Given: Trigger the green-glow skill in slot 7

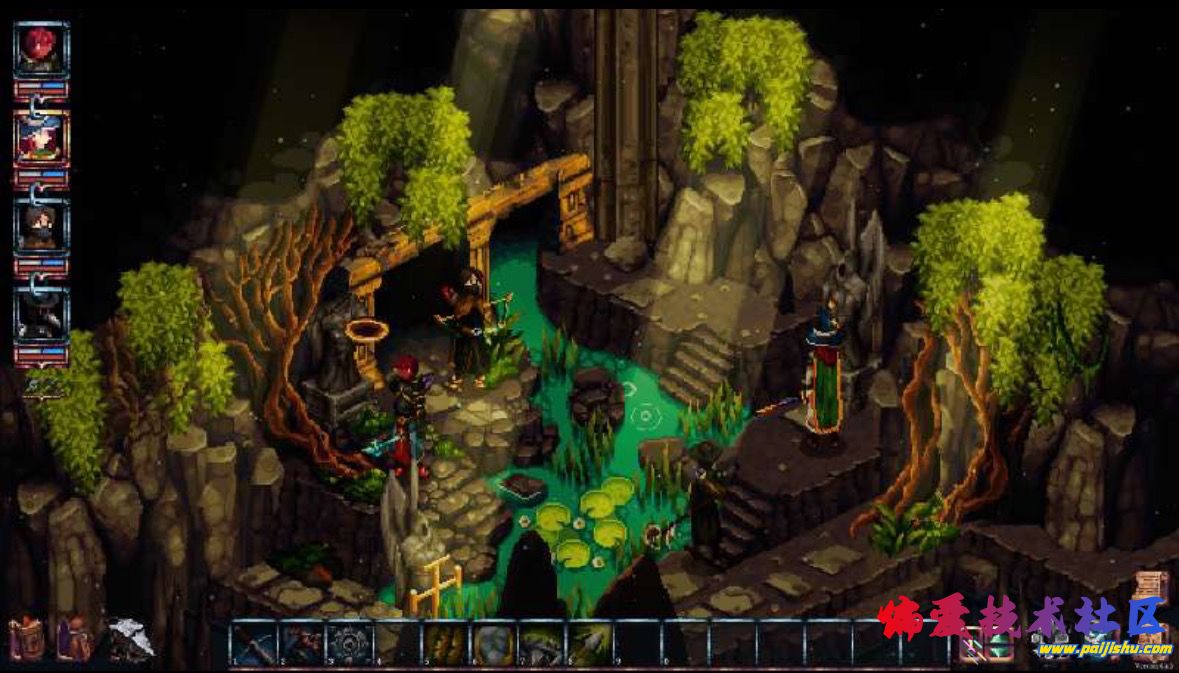Looking at the screenshot, I should [x=540, y=644].
